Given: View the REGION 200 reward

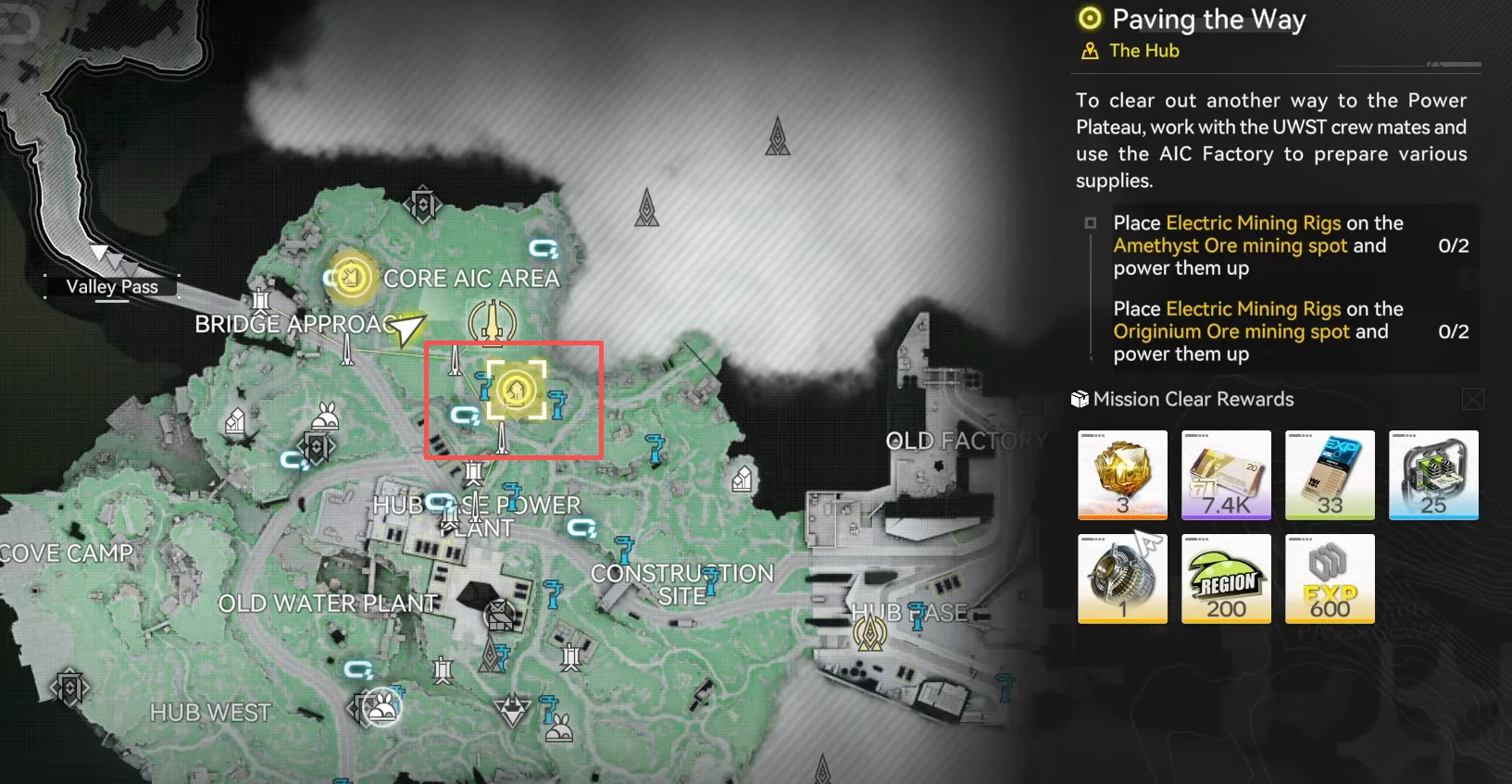Looking at the screenshot, I should tap(1226, 578).
